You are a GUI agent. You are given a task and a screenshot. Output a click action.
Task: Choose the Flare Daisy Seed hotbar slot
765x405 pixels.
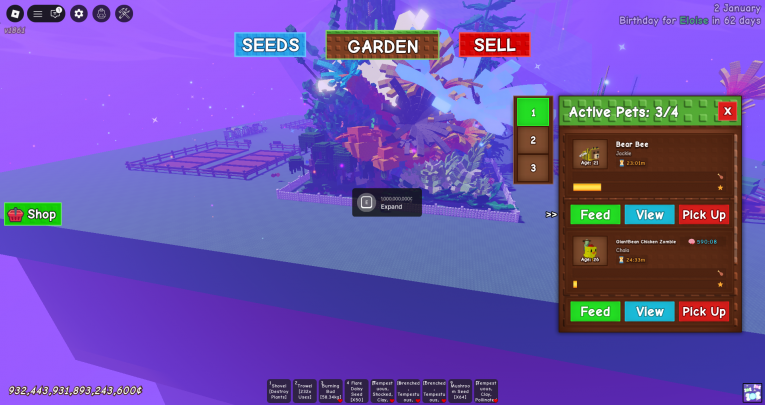(x=357, y=390)
